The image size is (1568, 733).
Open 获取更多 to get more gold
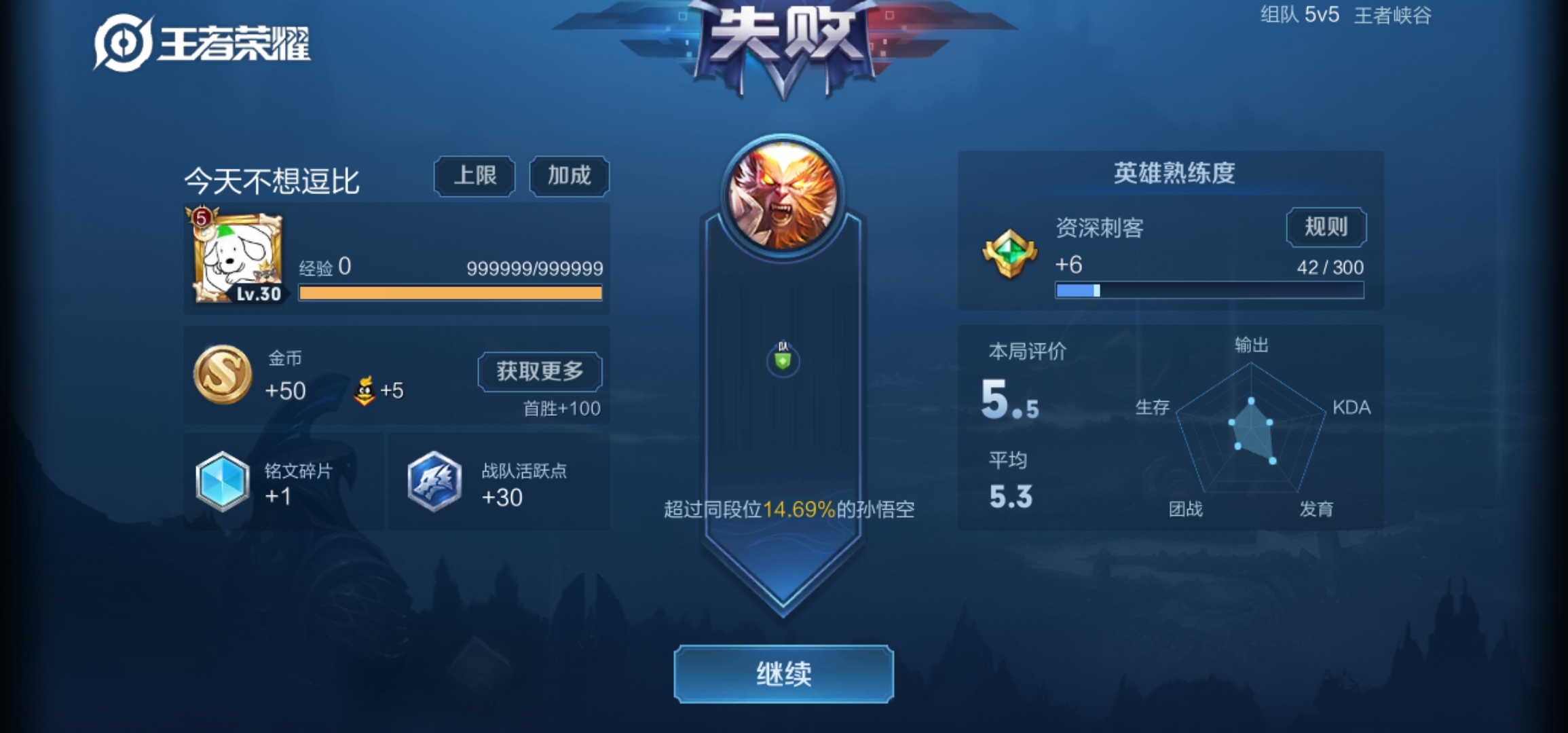(x=540, y=372)
